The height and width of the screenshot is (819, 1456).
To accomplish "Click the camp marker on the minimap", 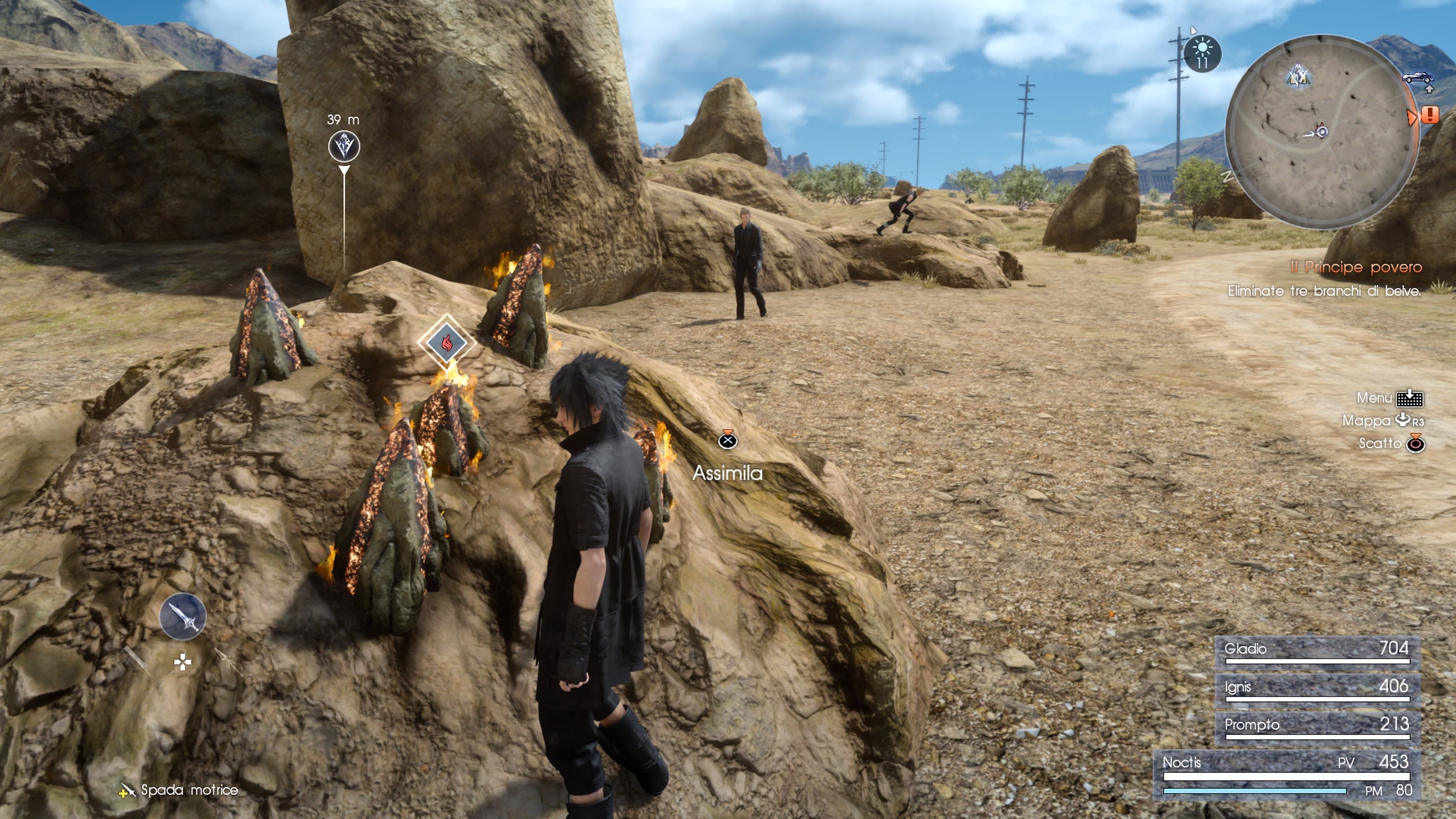I will 1298,76.
